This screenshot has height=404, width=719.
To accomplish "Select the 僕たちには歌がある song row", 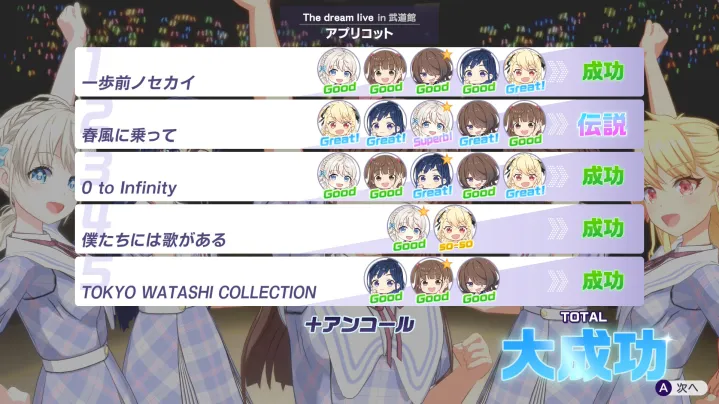I will click(190, 230).
